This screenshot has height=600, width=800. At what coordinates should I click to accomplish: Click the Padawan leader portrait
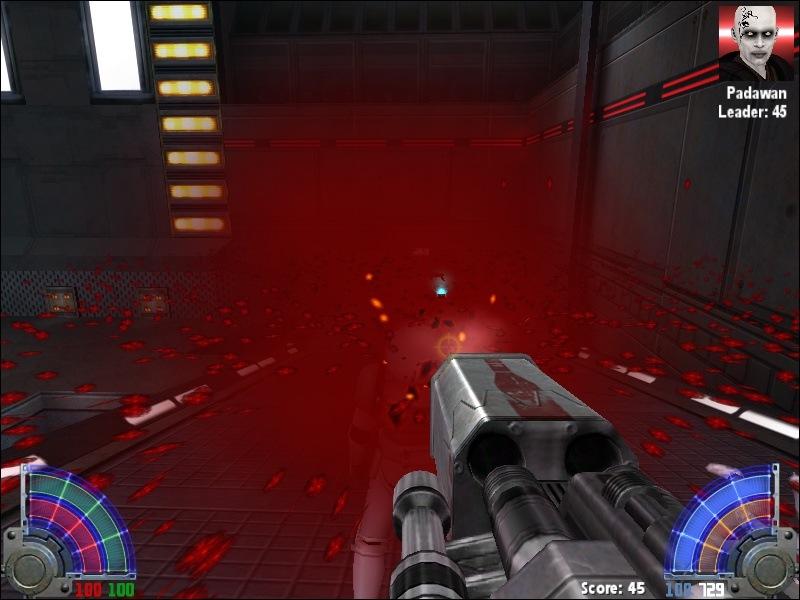pyautogui.click(x=756, y=43)
